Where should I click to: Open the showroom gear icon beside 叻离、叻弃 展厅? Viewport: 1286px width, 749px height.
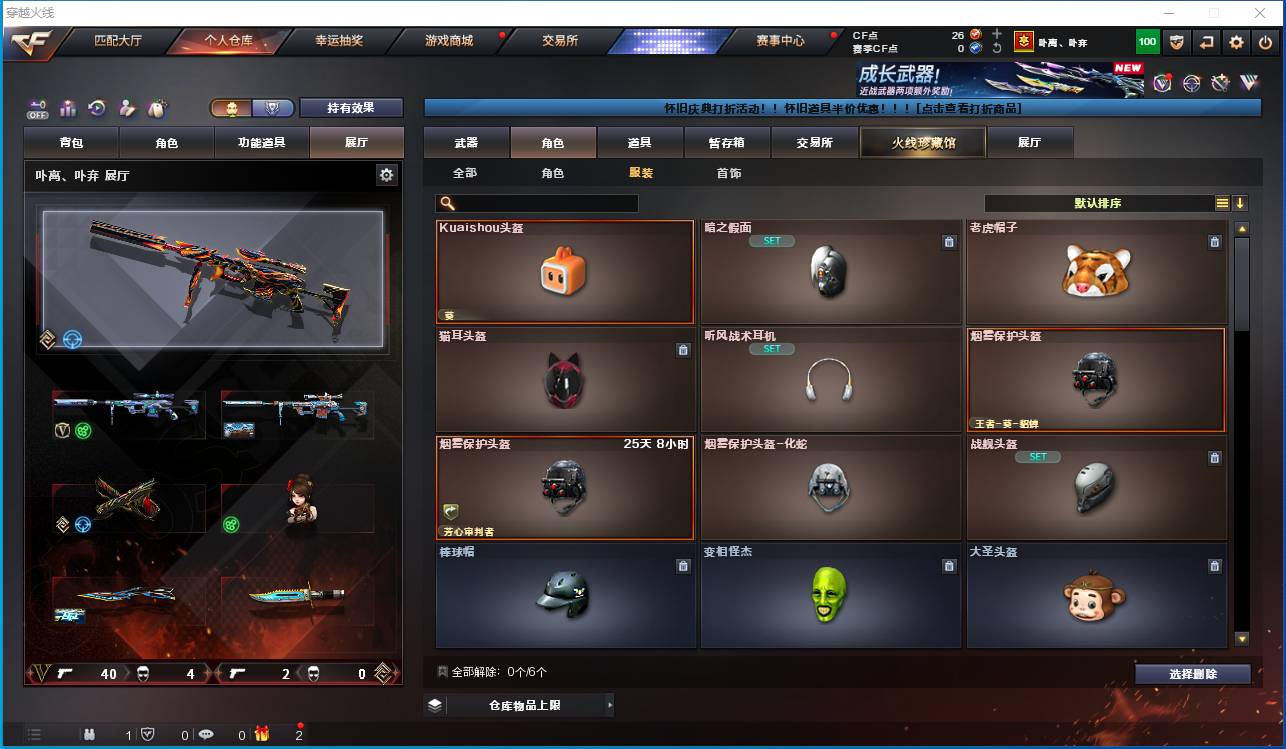385,172
